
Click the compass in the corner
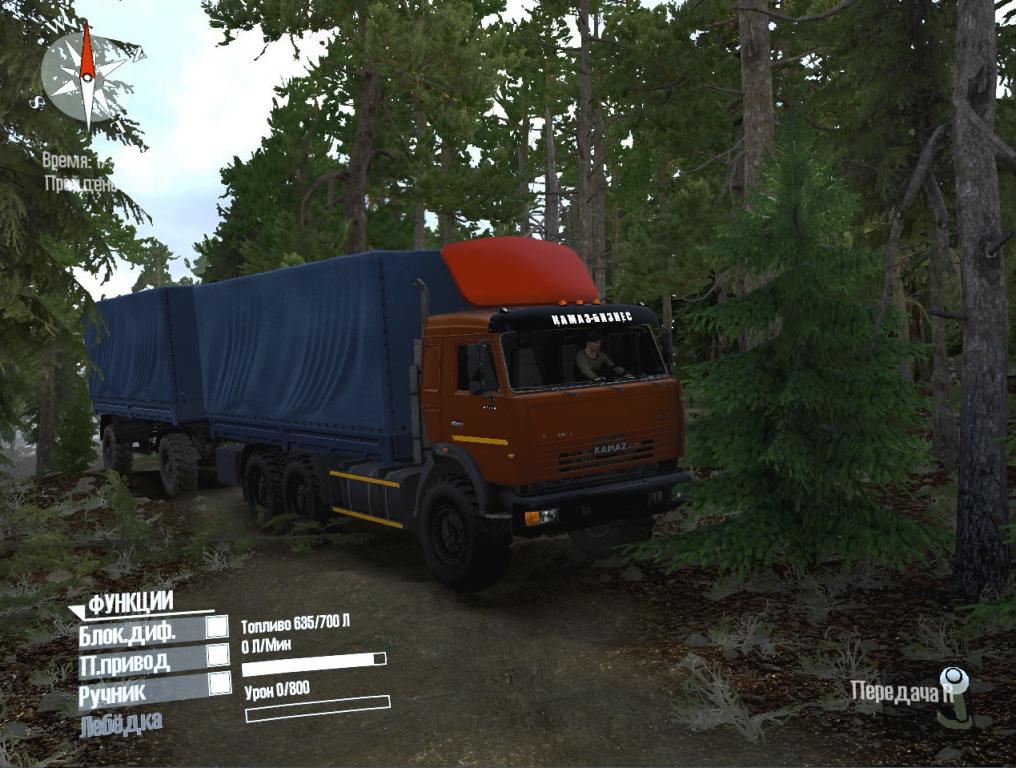[88, 74]
